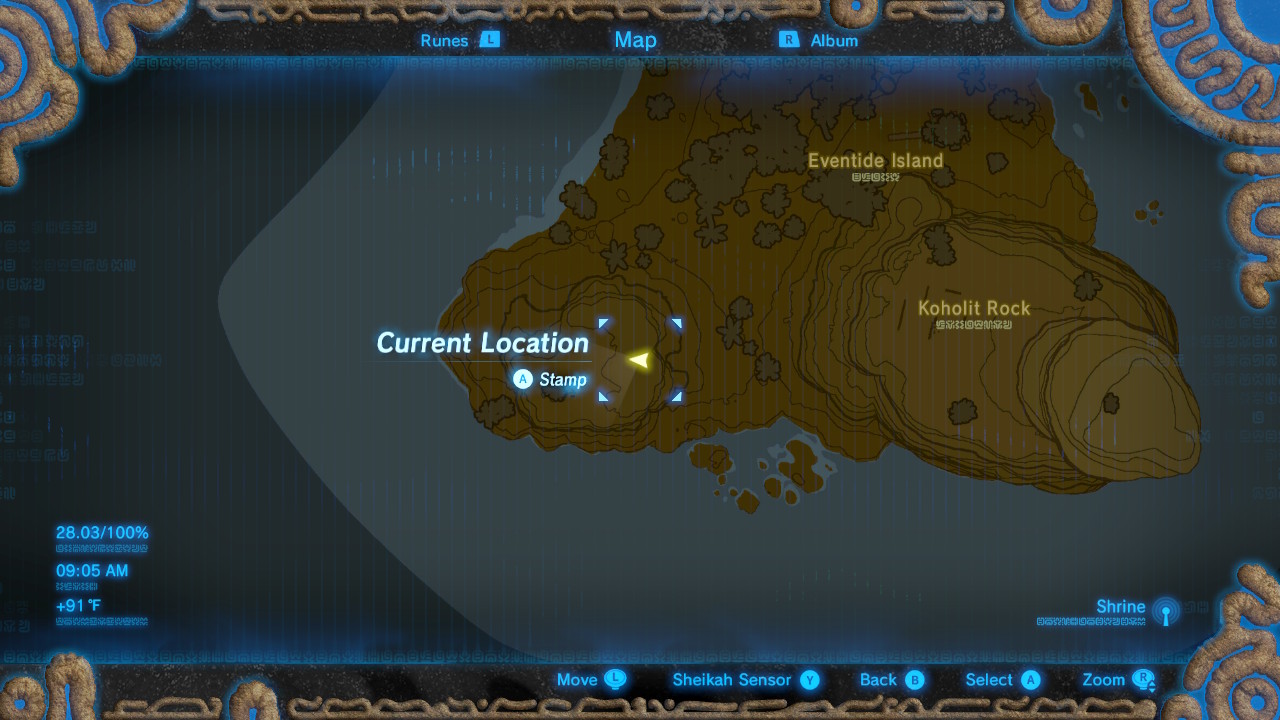Click the A button icon next to Stamp

click(523, 380)
